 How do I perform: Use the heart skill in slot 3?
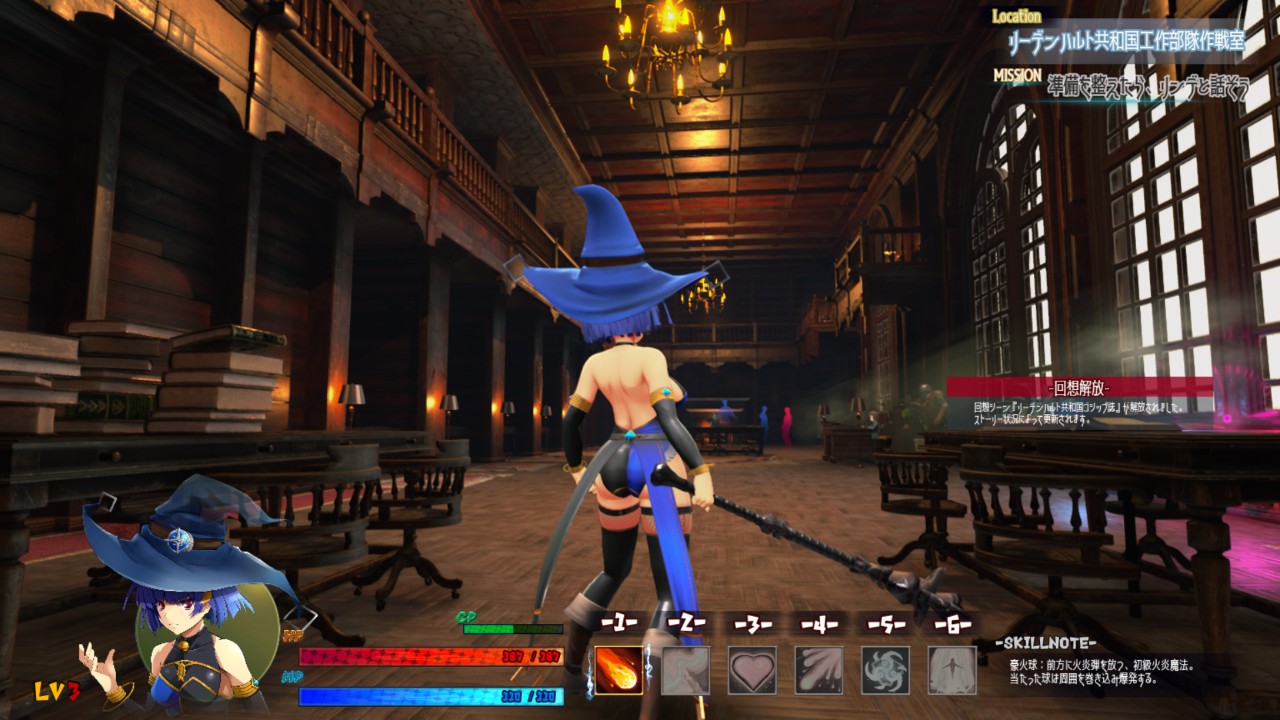(752, 670)
